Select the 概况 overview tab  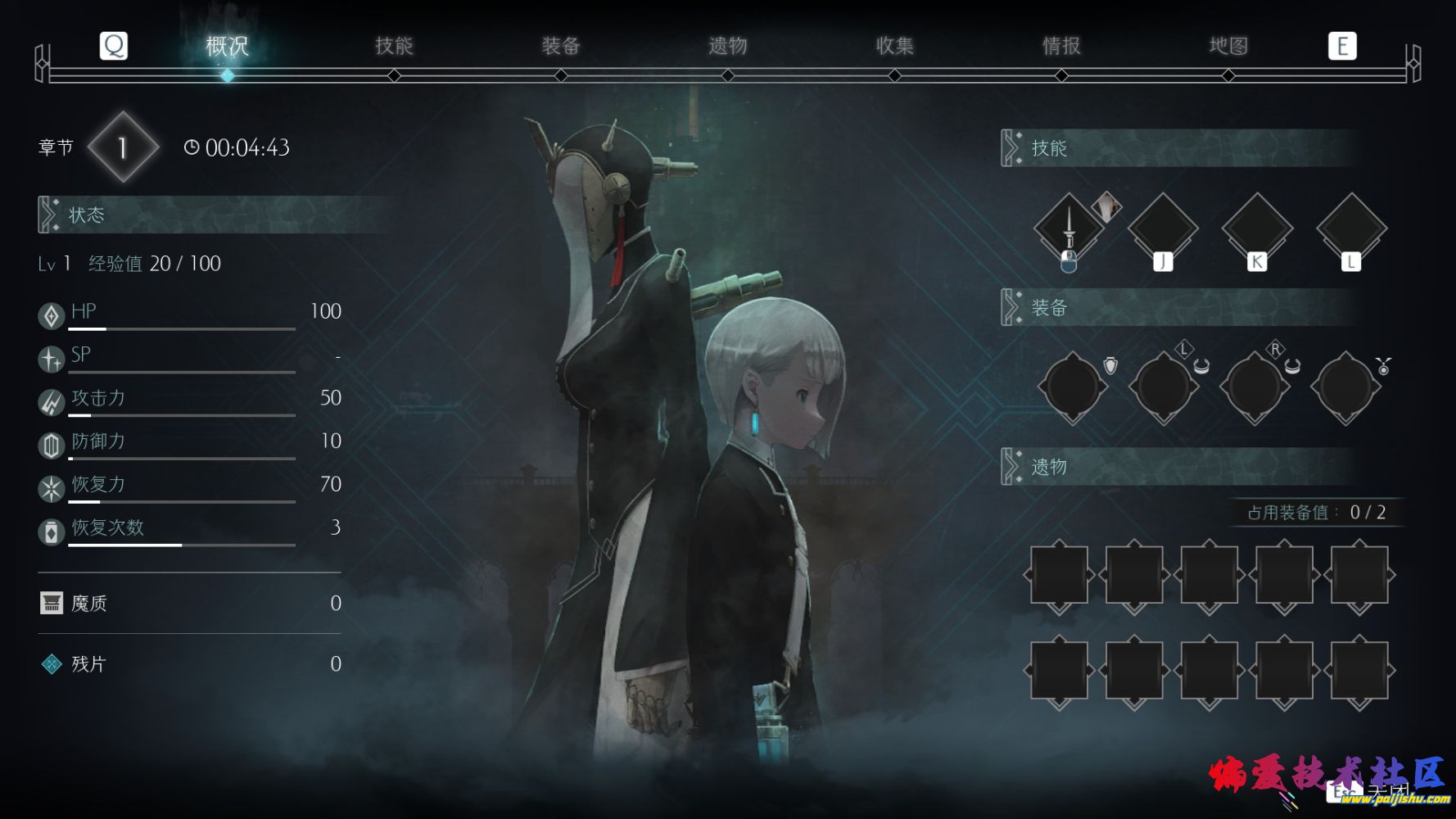click(227, 46)
